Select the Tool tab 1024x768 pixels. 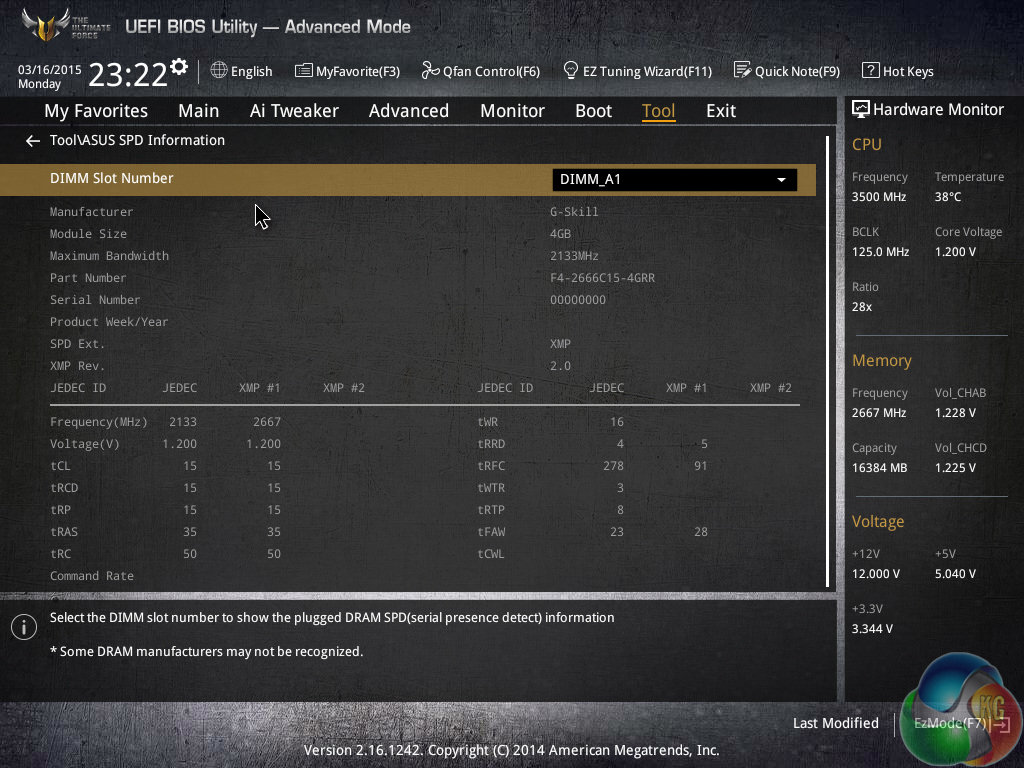tap(658, 111)
